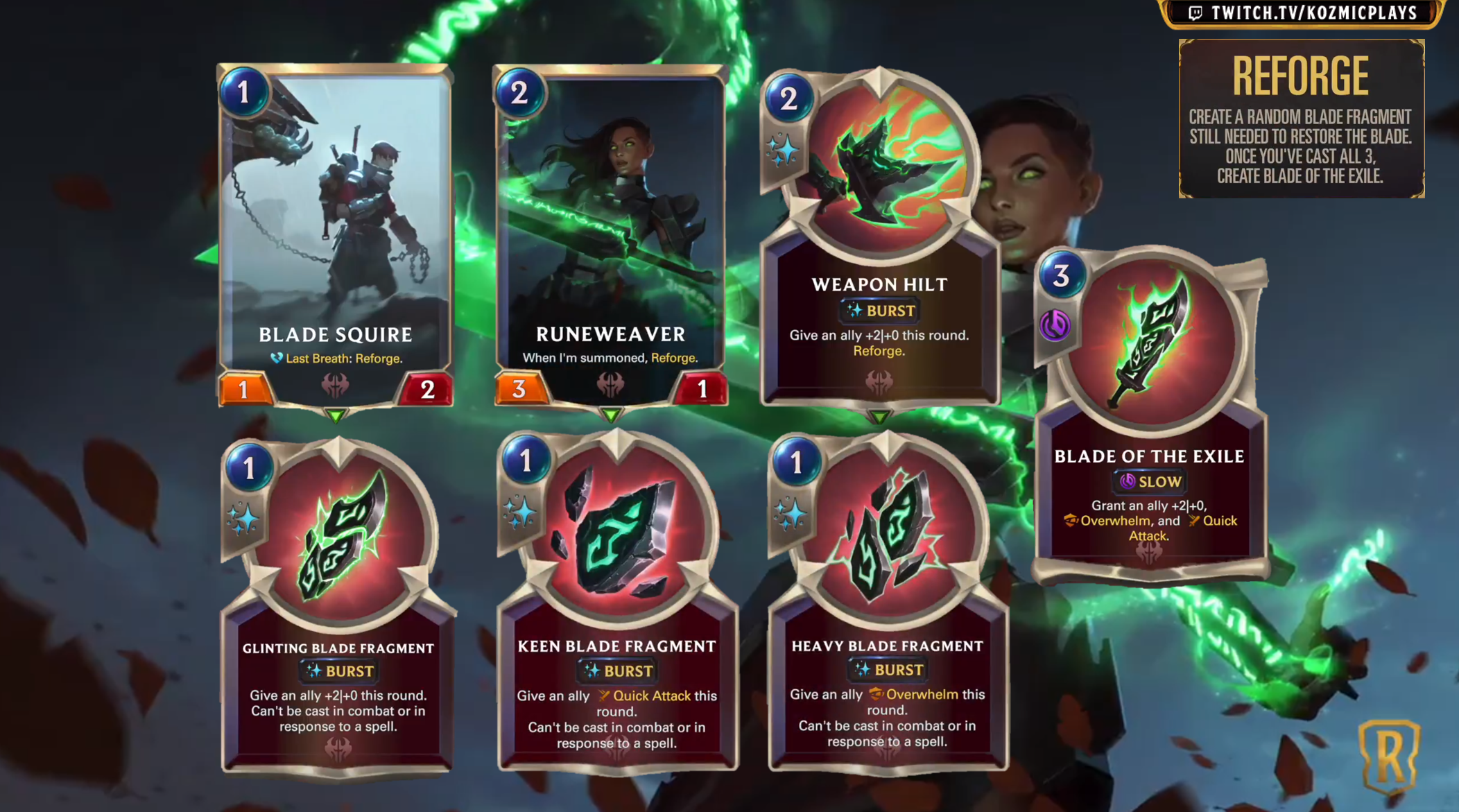The image size is (1459, 812).
Task: Choose the Runeweaver unit card
Action: point(610,236)
